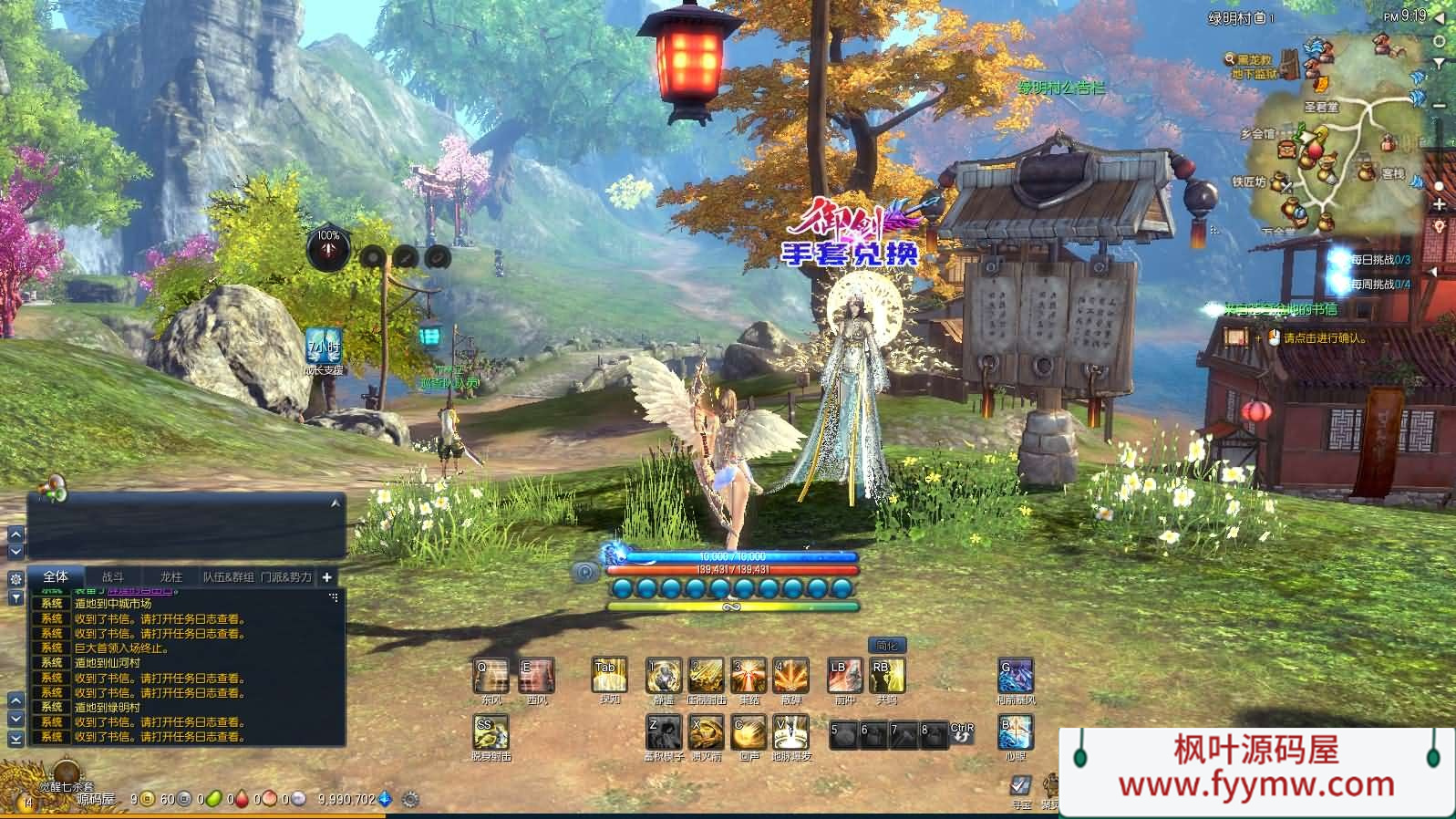Cast the 压制射击 skill
Image resolution: width=1456 pixels, height=819 pixels.
pos(706,676)
